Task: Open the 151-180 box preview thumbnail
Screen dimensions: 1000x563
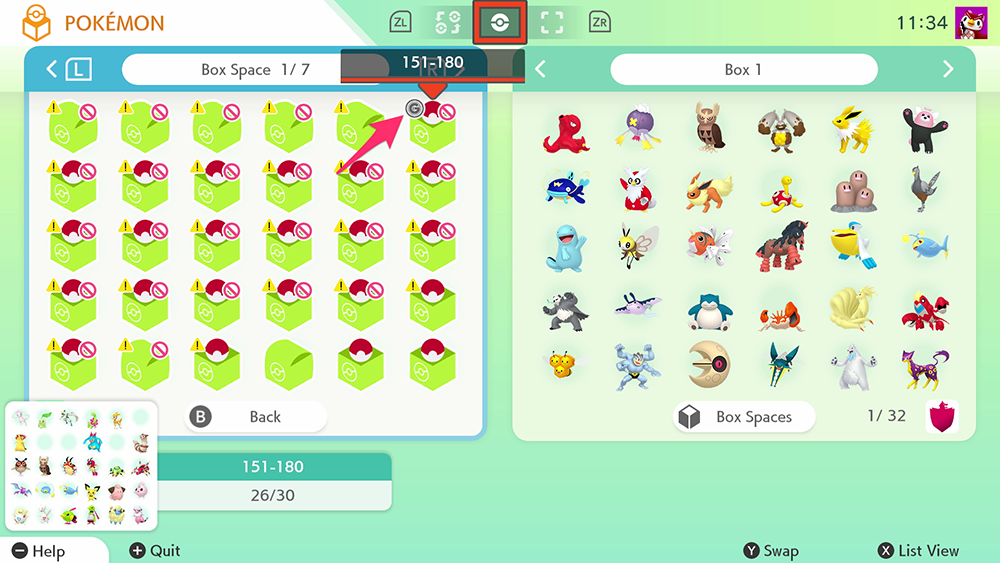Action: coord(82,466)
